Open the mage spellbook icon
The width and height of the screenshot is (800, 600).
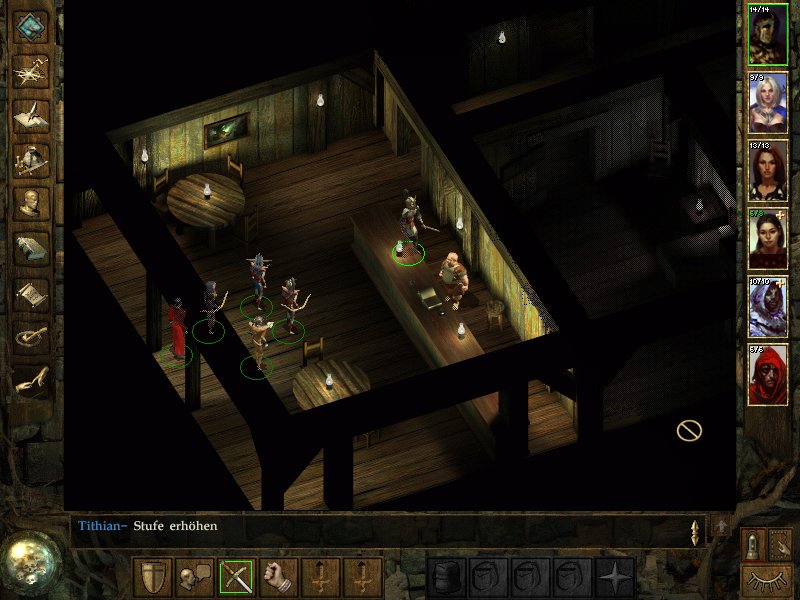point(32,248)
